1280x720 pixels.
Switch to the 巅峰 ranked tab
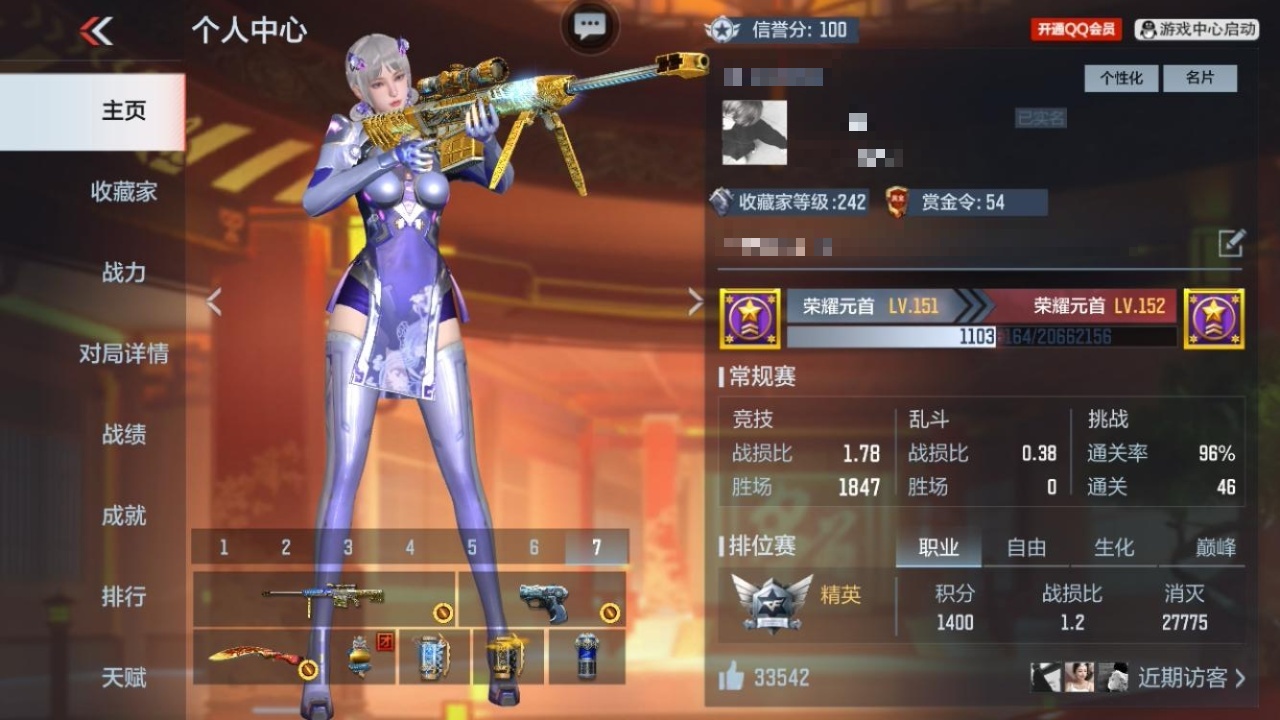click(x=1216, y=547)
